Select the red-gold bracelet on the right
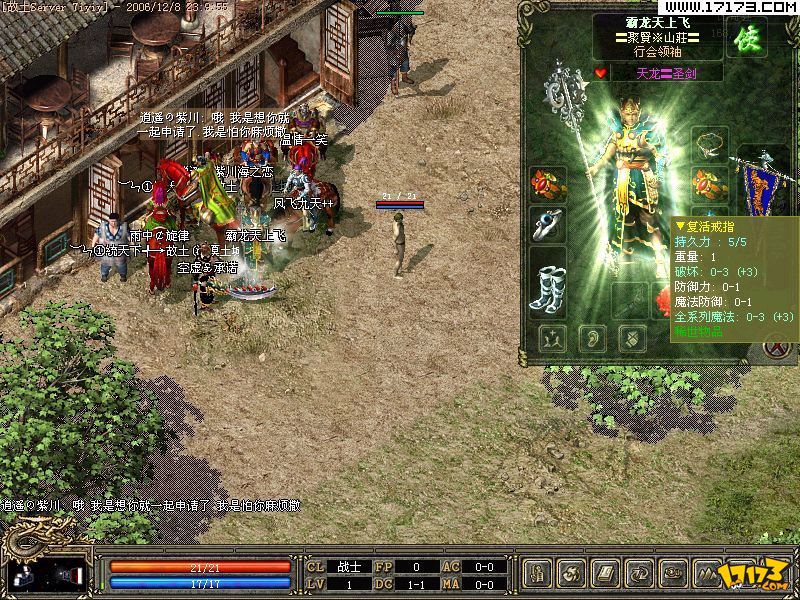 pos(709,183)
